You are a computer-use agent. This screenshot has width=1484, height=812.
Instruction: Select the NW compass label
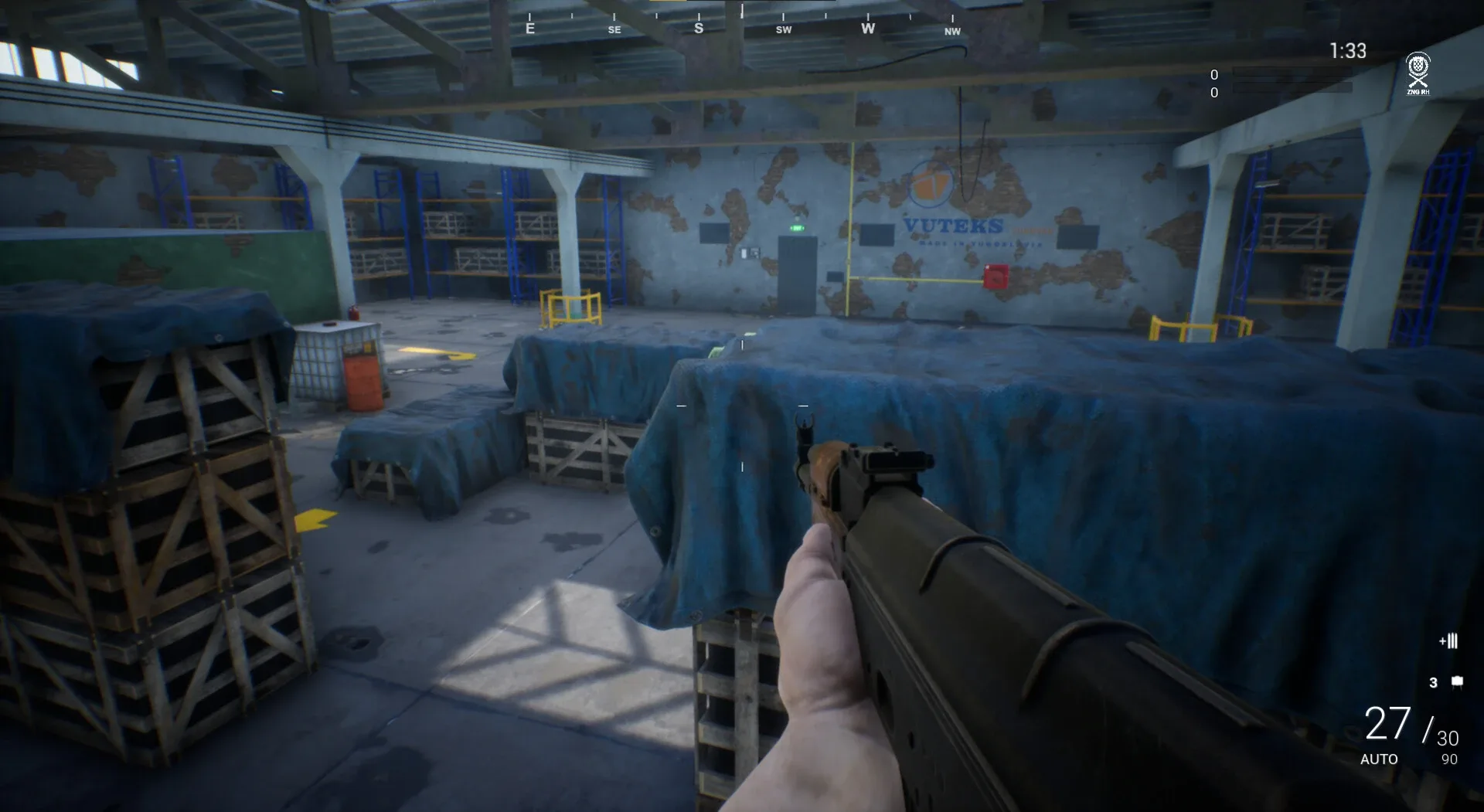tap(951, 32)
